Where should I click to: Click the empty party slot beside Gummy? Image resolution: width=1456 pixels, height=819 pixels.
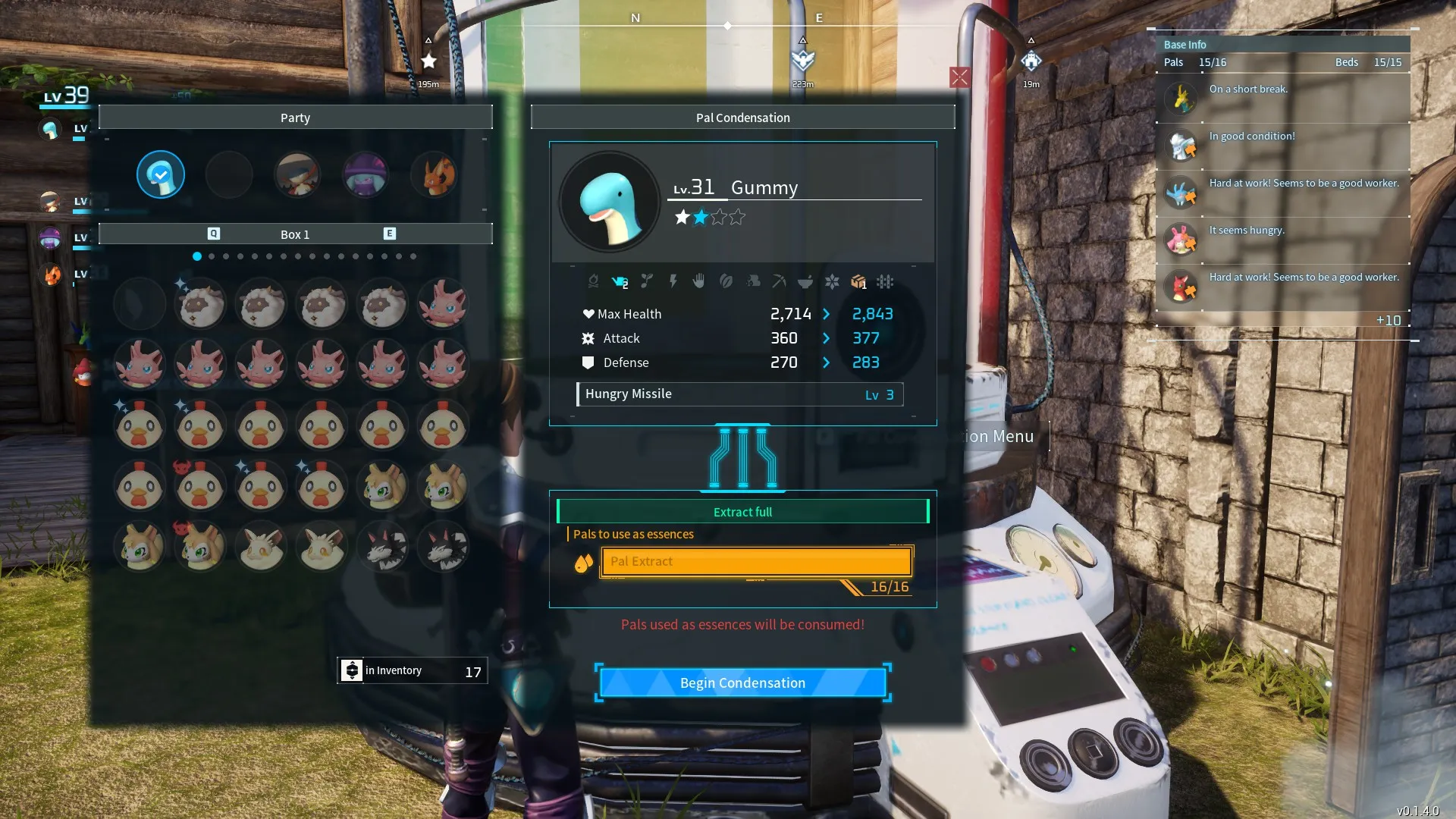229,175
